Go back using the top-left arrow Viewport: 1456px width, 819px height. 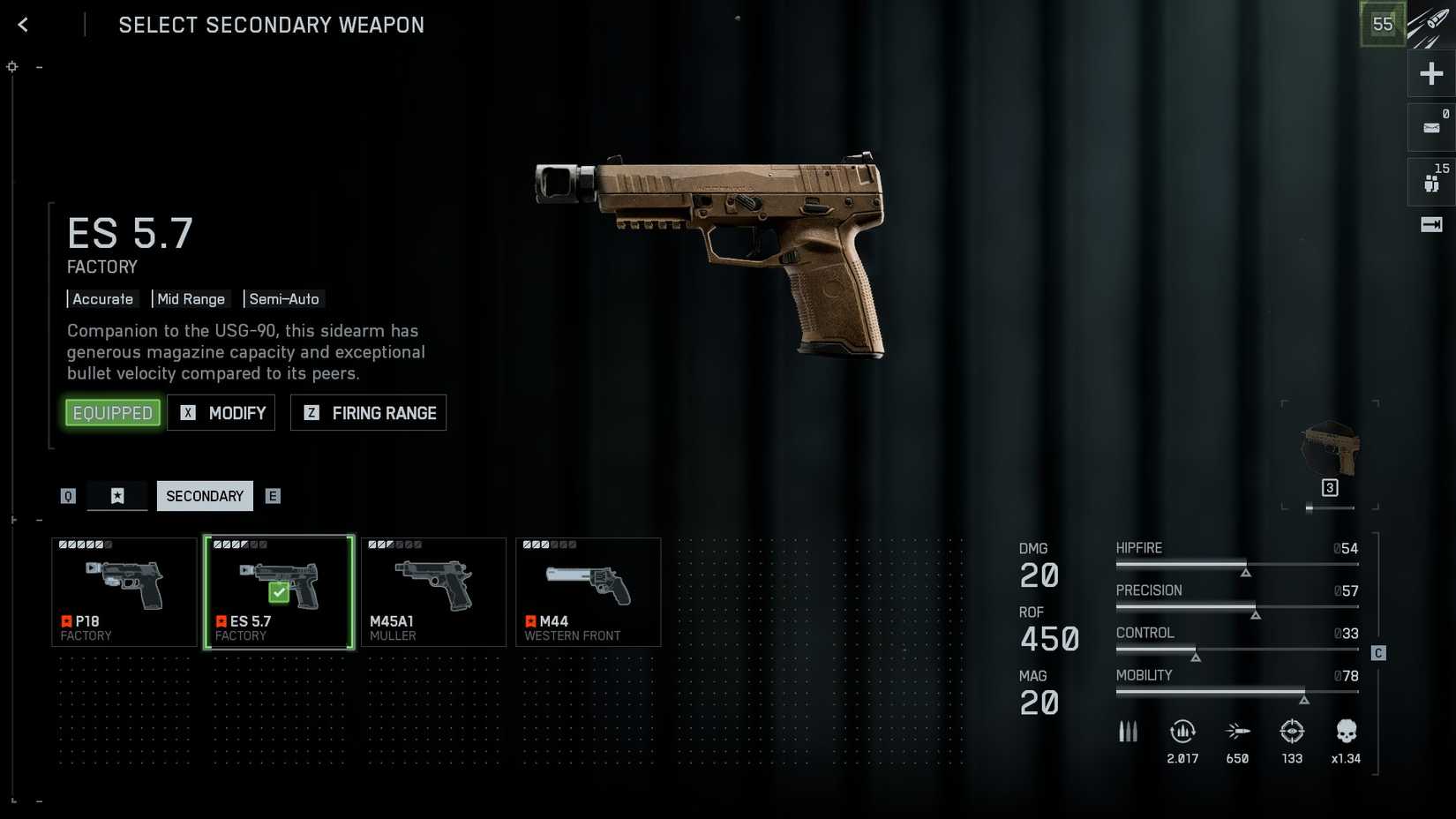[x=23, y=25]
